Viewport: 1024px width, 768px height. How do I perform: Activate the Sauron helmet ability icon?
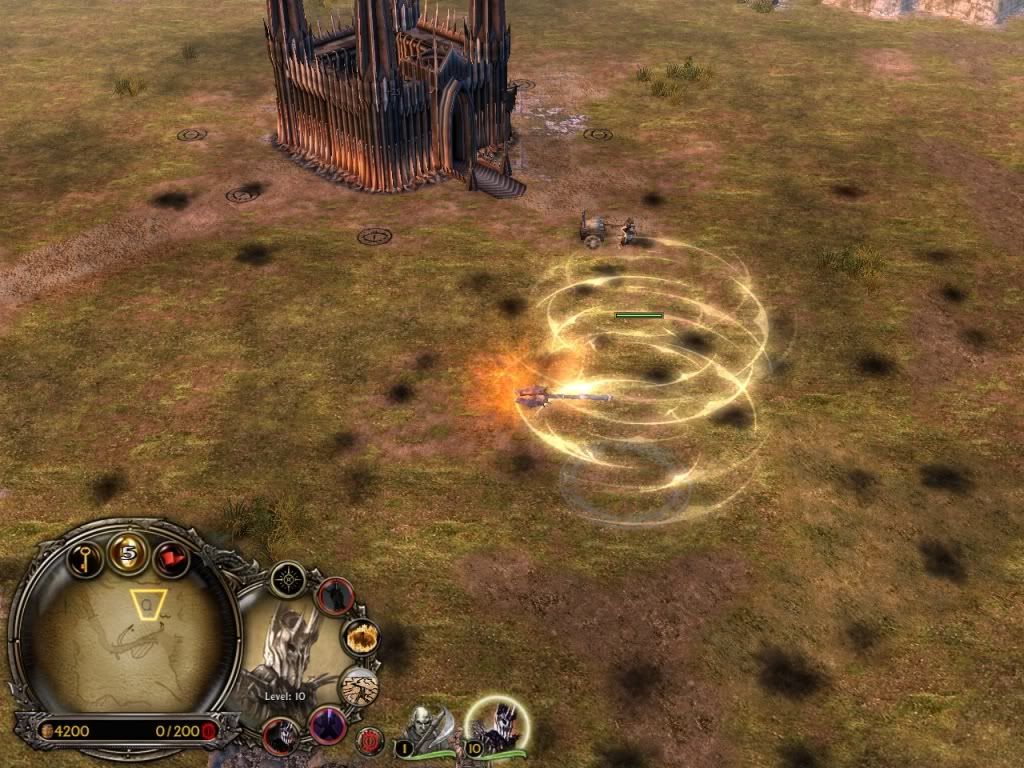(x=282, y=735)
